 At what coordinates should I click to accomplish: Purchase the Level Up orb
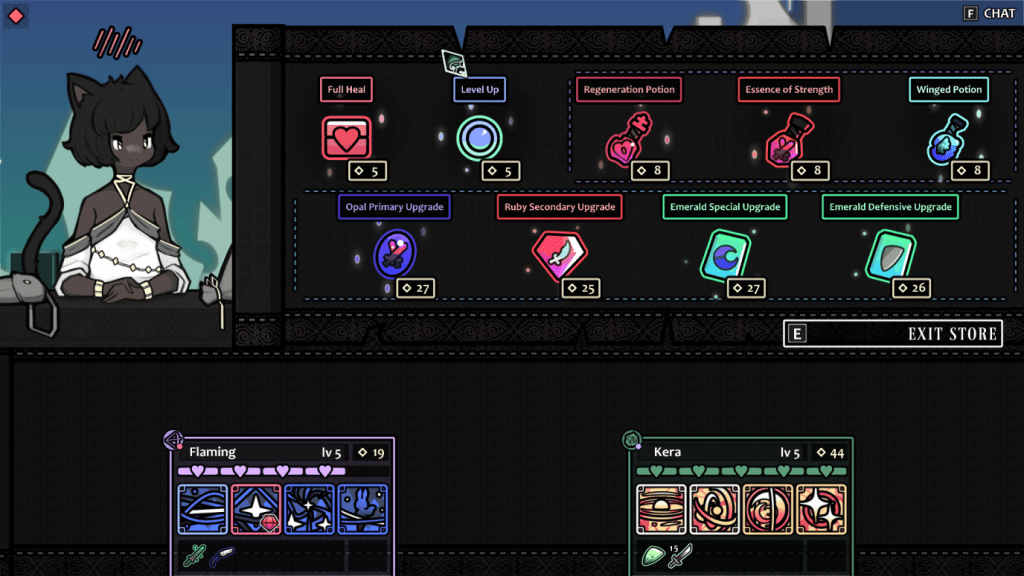(478, 138)
